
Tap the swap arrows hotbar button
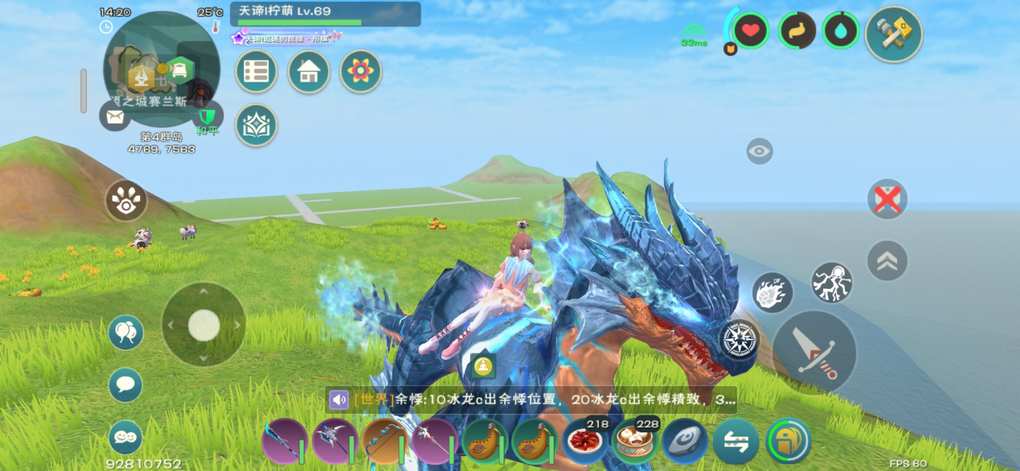click(737, 440)
